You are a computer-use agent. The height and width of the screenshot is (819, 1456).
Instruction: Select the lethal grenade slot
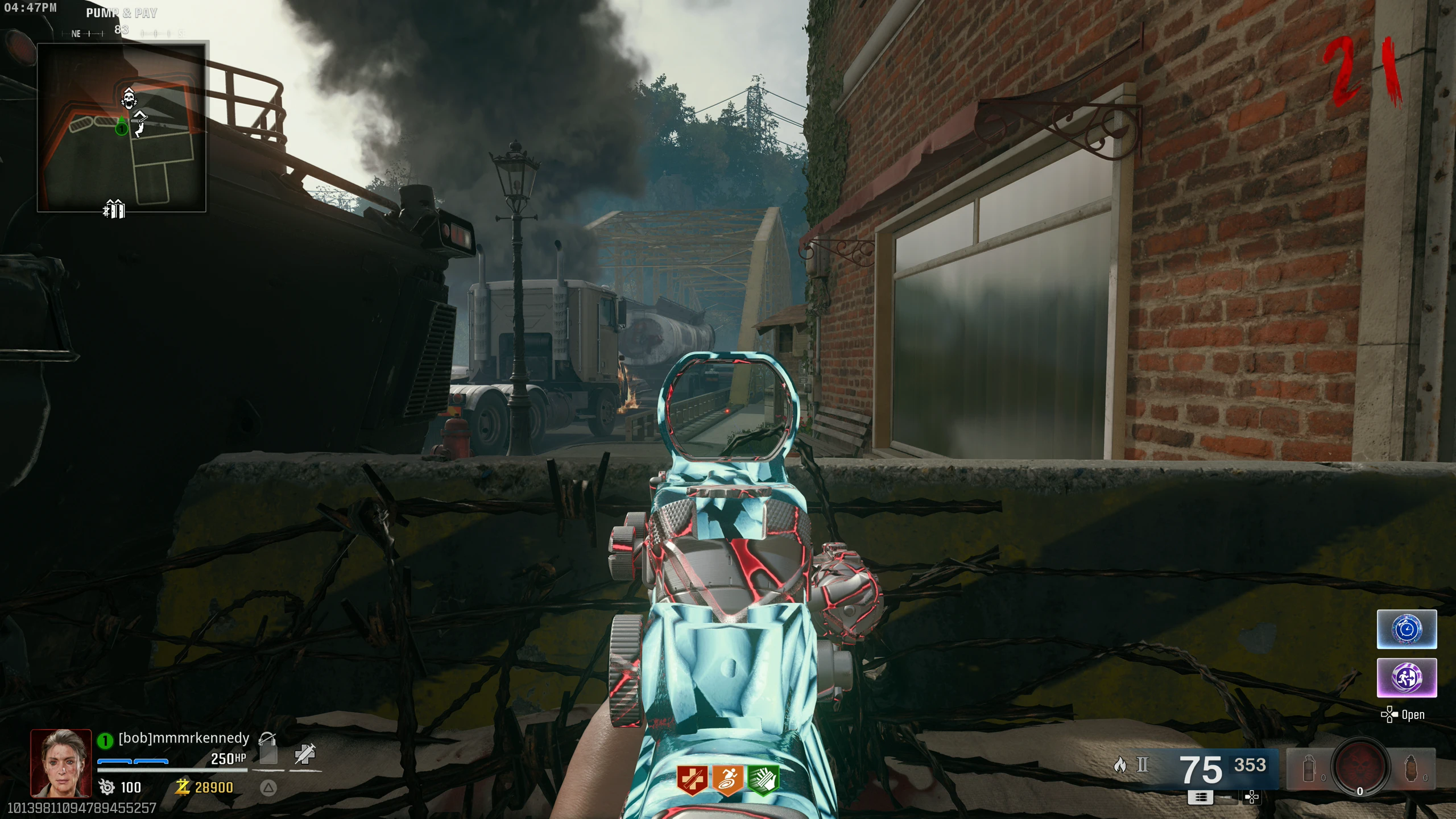(x=1411, y=769)
